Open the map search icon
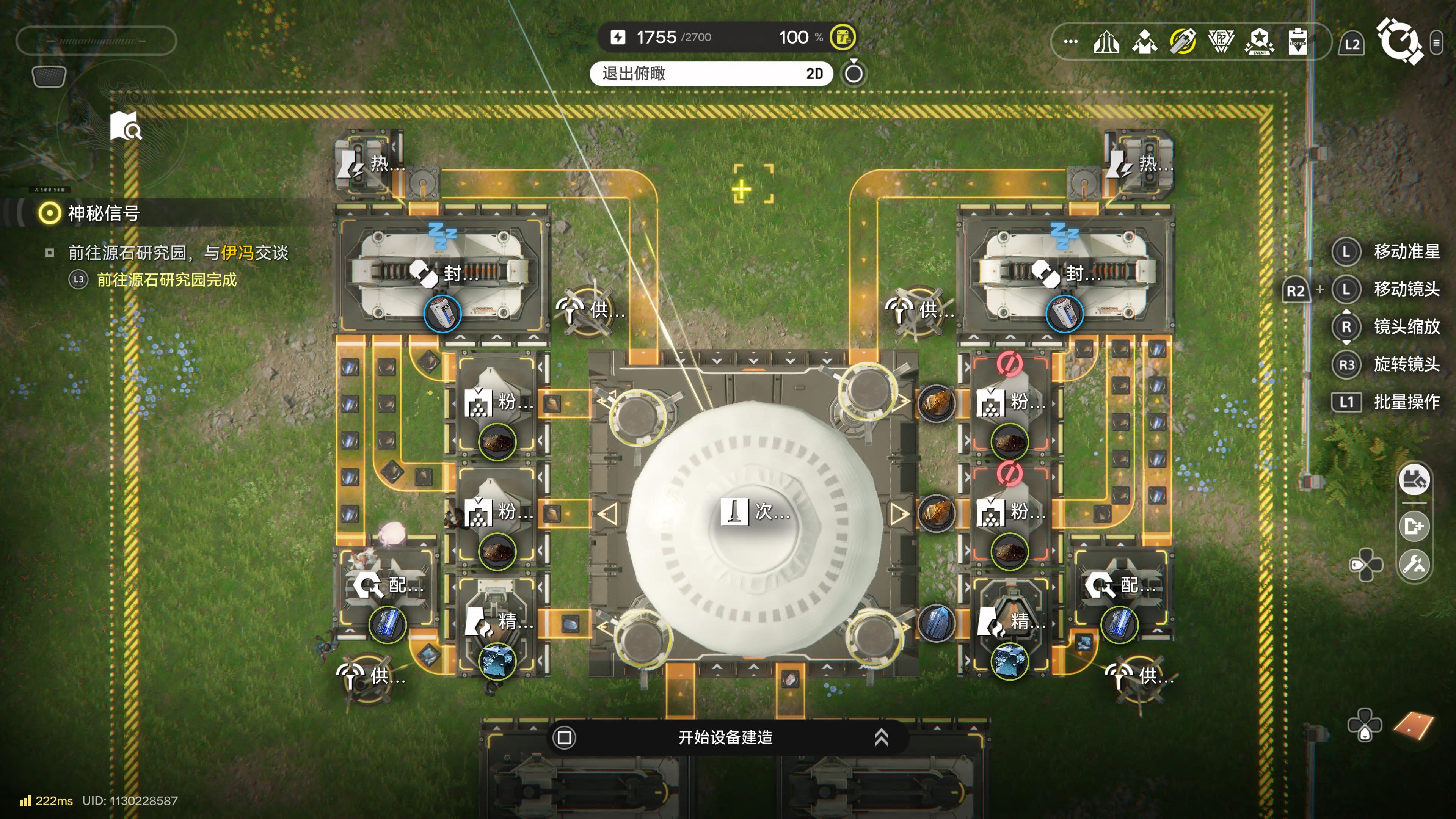The image size is (1456, 819). (126, 126)
